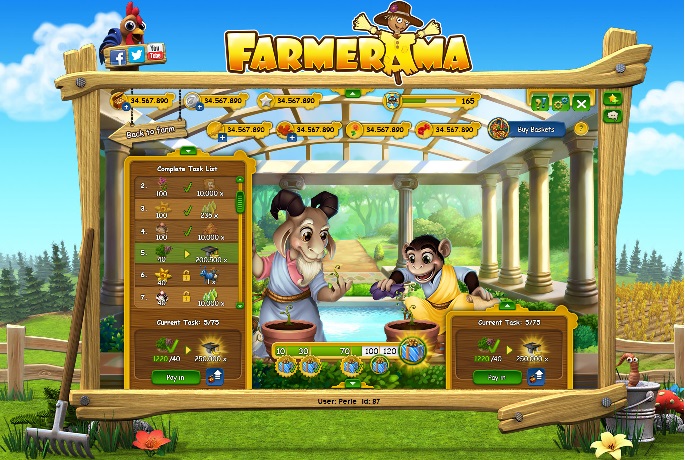The width and height of the screenshot is (685, 460).
Task: Click the ladybug upload icon in right panel
Action: (x=538, y=377)
